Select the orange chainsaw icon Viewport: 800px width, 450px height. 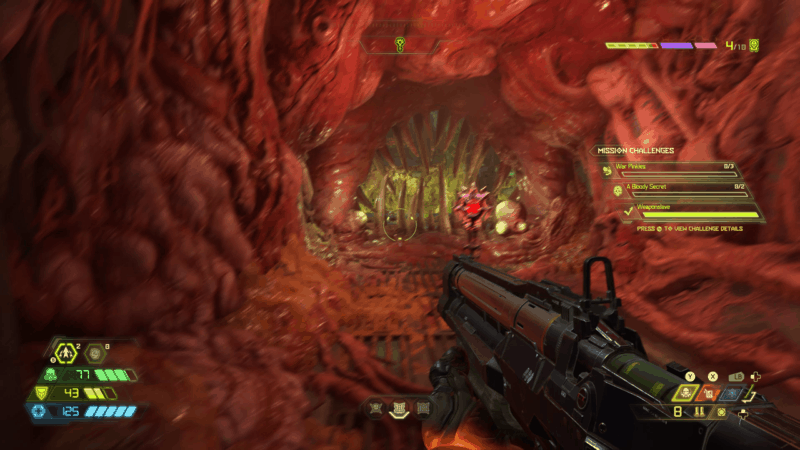[711, 393]
